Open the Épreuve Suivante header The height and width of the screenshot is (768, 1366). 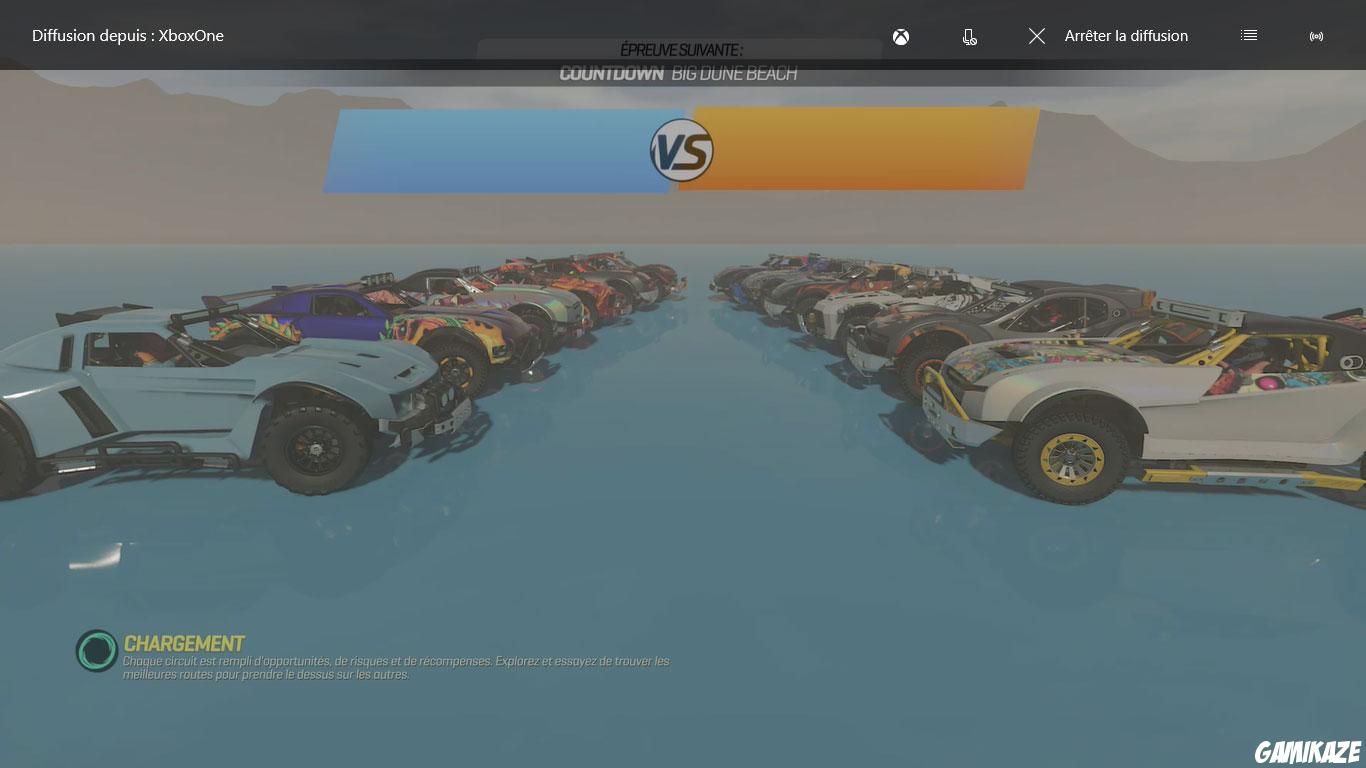tap(681, 47)
